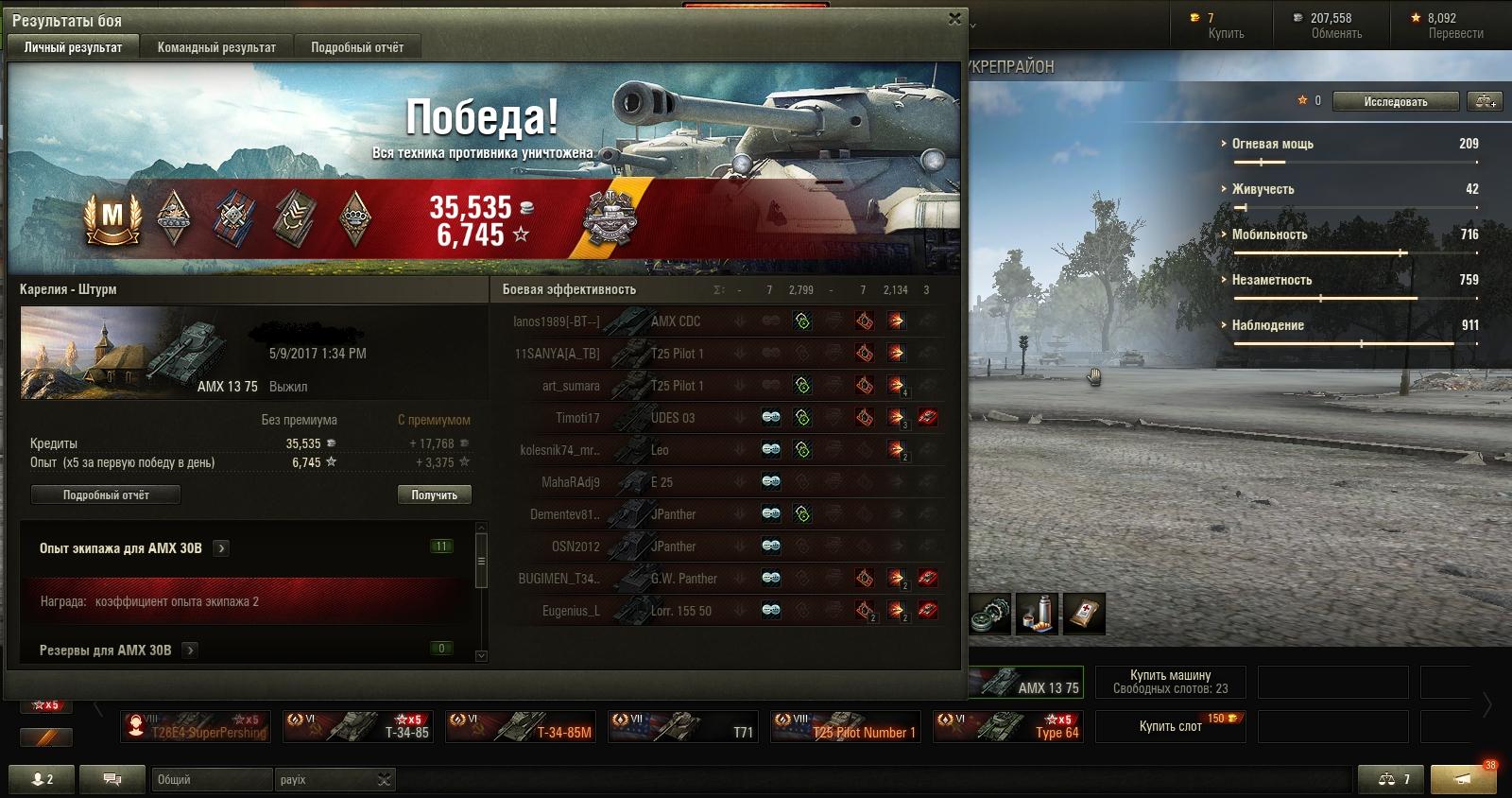The image size is (1512, 798).
Task: Click Купить слот for 150 gold
Action: 1170,726
